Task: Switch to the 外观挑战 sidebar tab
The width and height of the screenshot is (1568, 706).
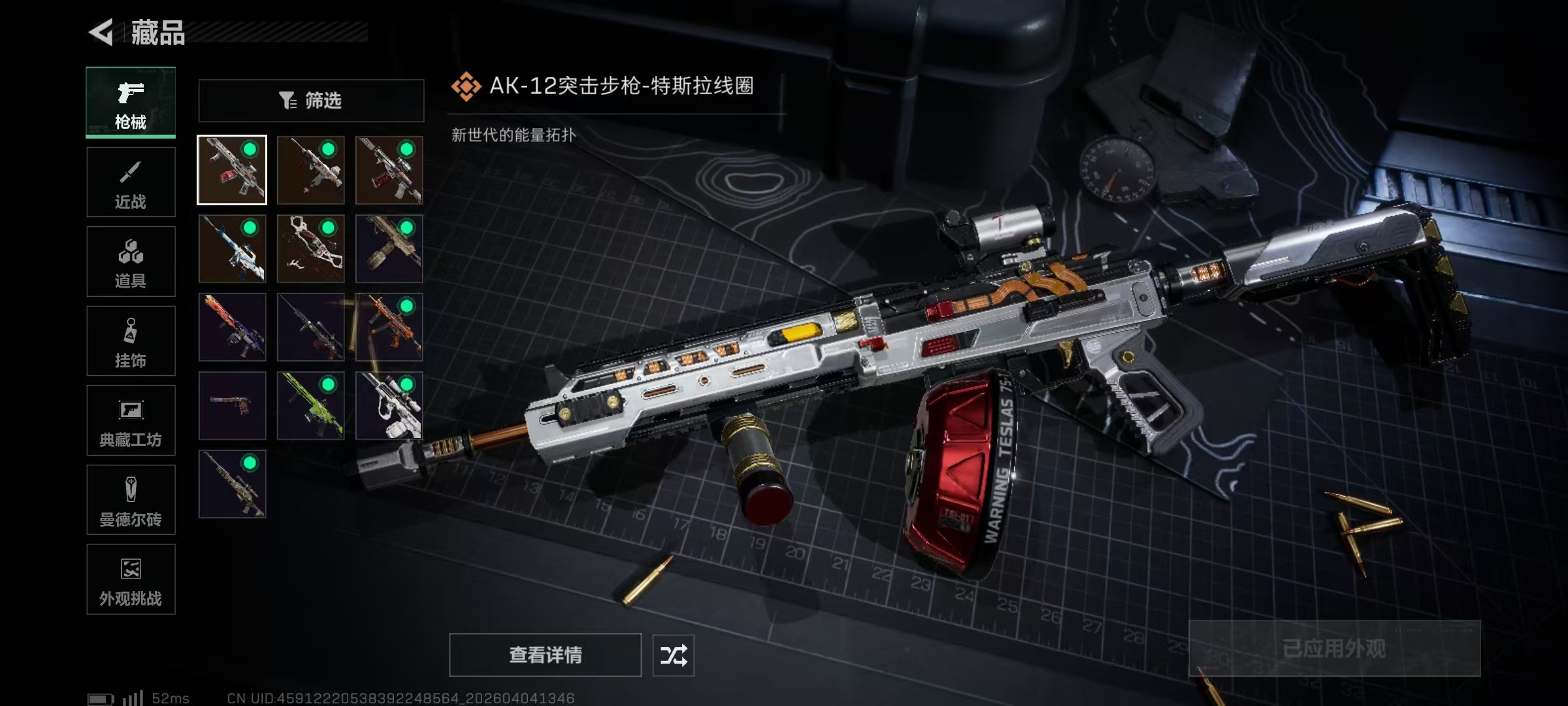Action: (x=130, y=579)
